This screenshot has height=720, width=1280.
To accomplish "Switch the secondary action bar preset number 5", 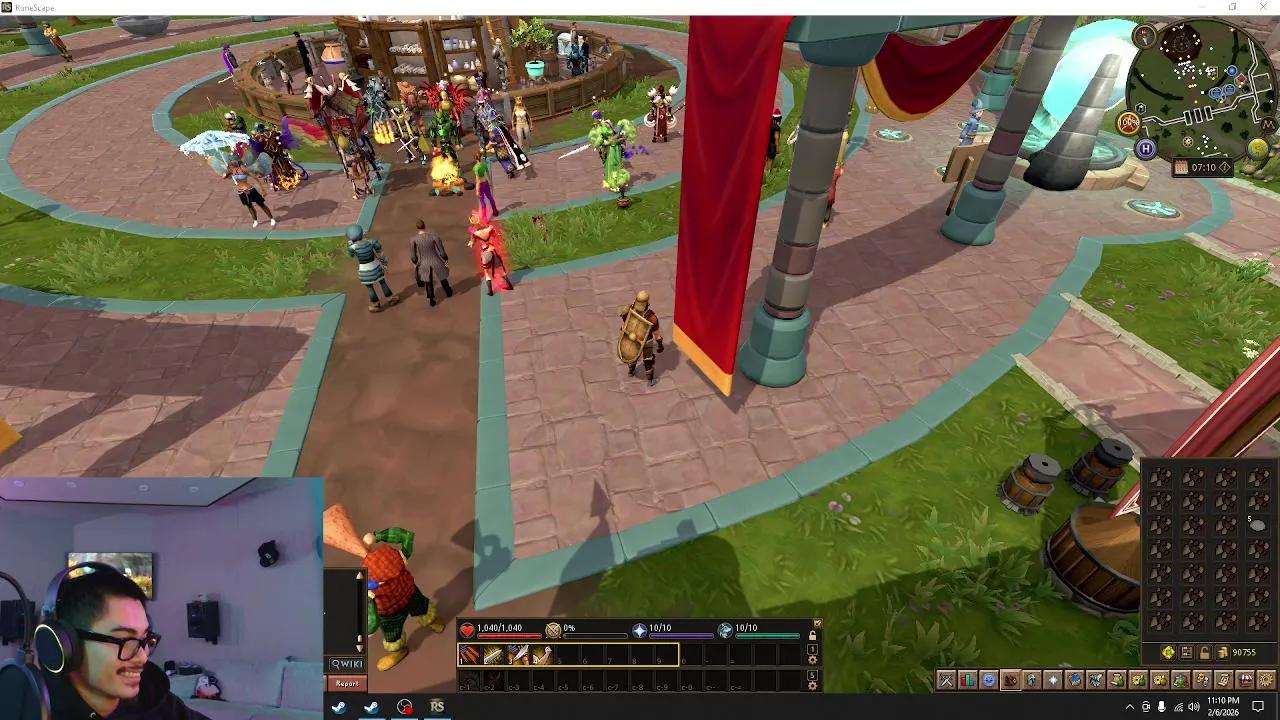I will coord(812,676).
